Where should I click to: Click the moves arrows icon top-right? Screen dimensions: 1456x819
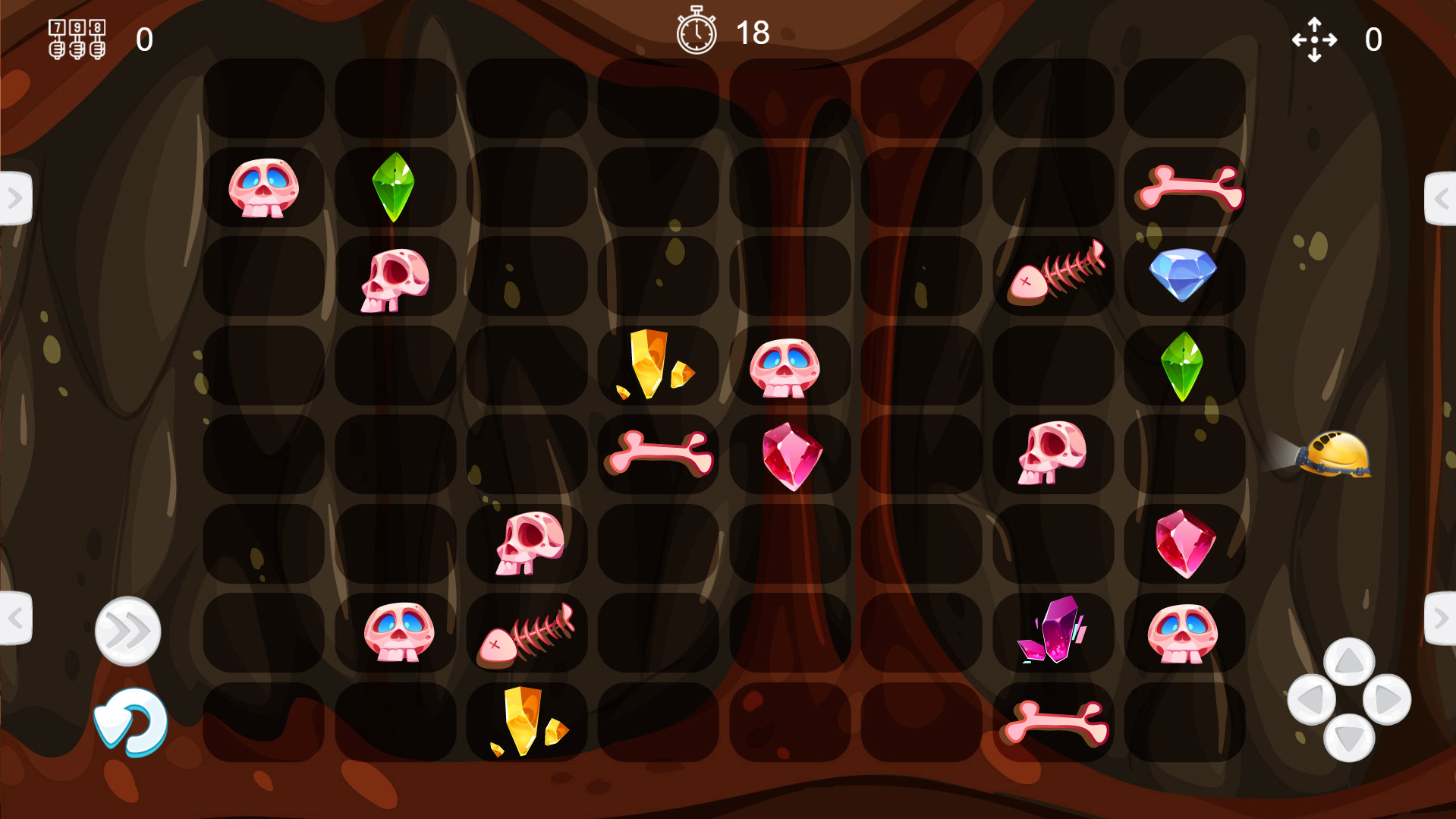coord(1315,38)
